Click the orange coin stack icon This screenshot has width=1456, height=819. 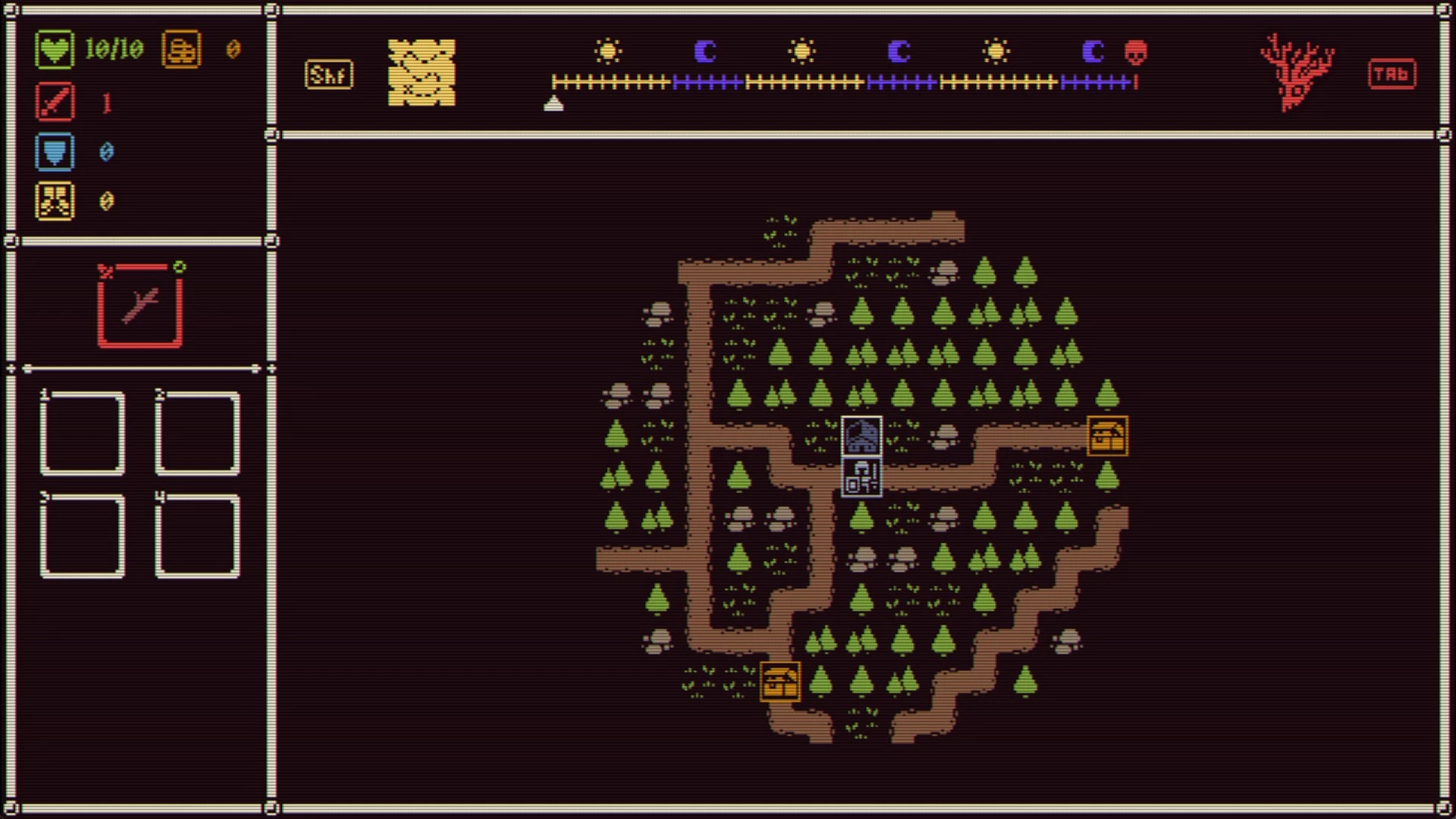181,50
